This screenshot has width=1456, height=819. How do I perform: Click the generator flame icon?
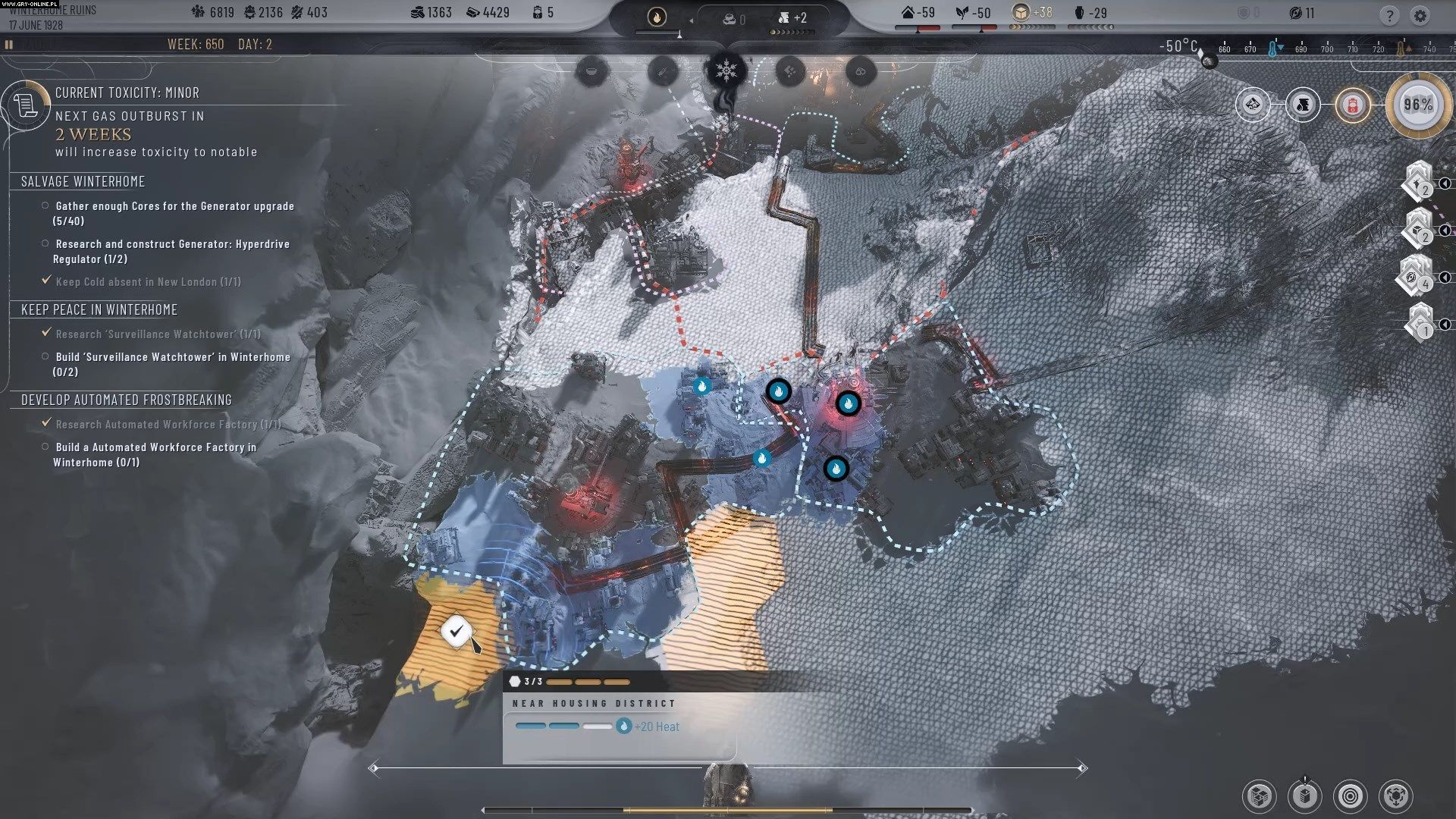(x=657, y=17)
